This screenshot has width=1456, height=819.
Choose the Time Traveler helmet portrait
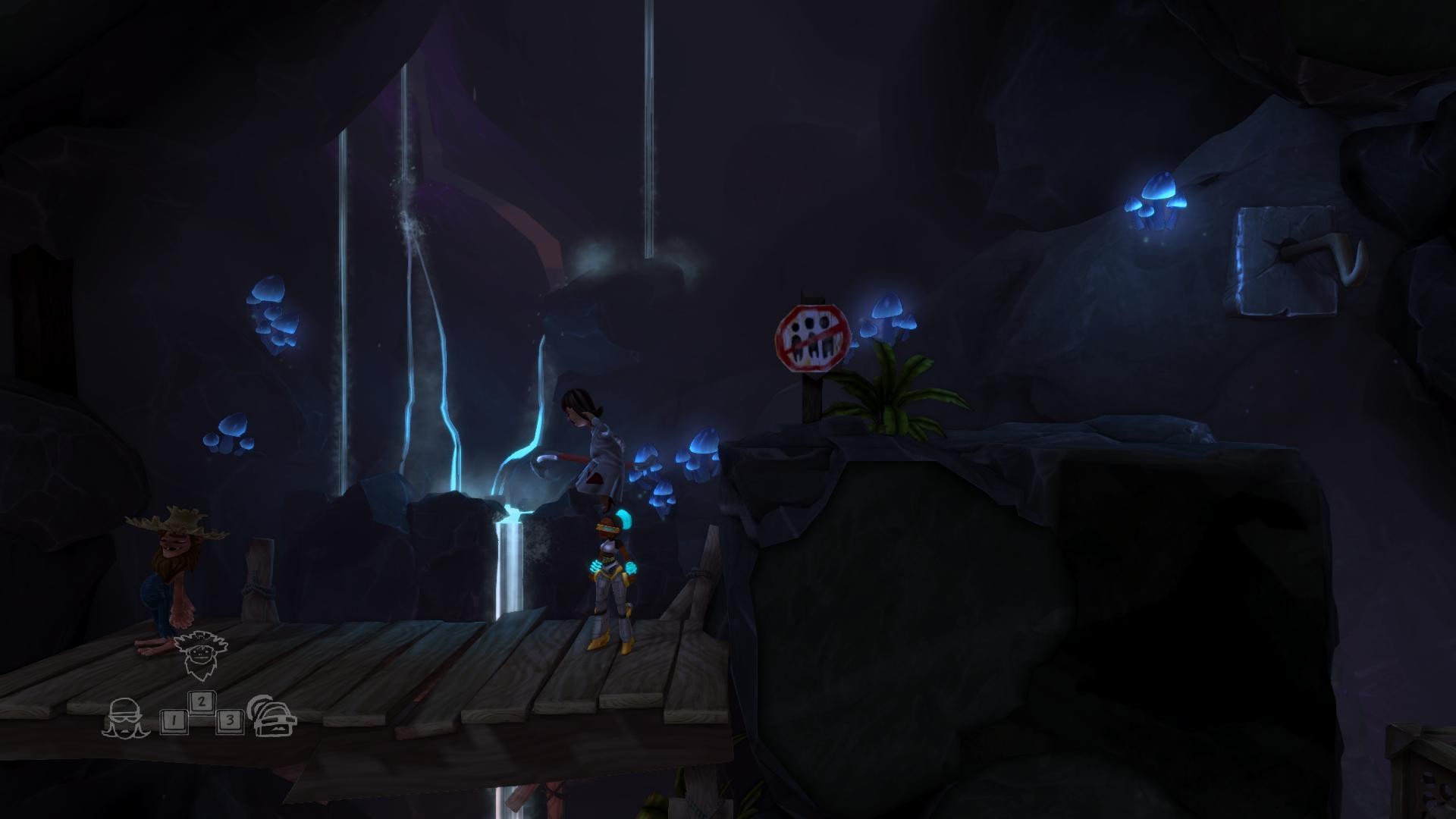tap(274, 717)
